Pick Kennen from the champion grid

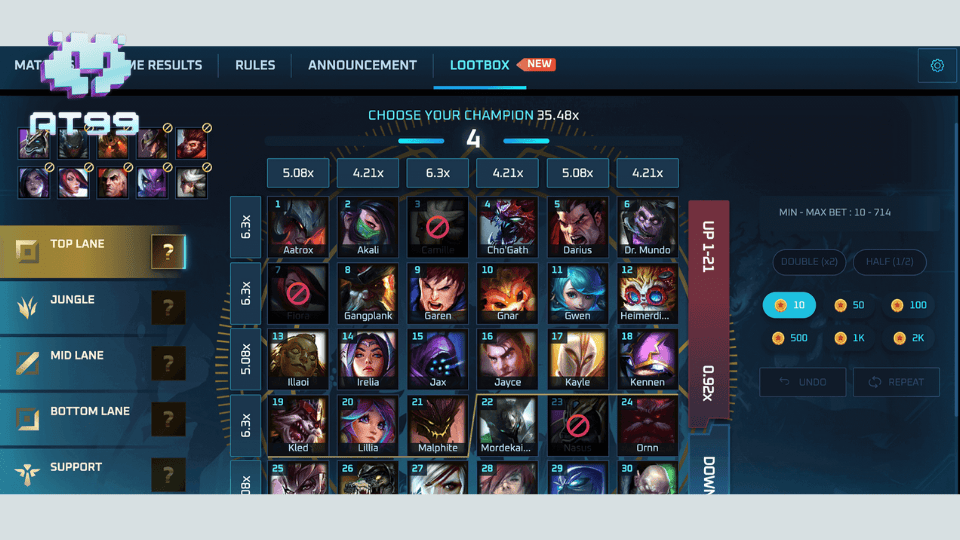pyautogui.click(x=648, y=359)
